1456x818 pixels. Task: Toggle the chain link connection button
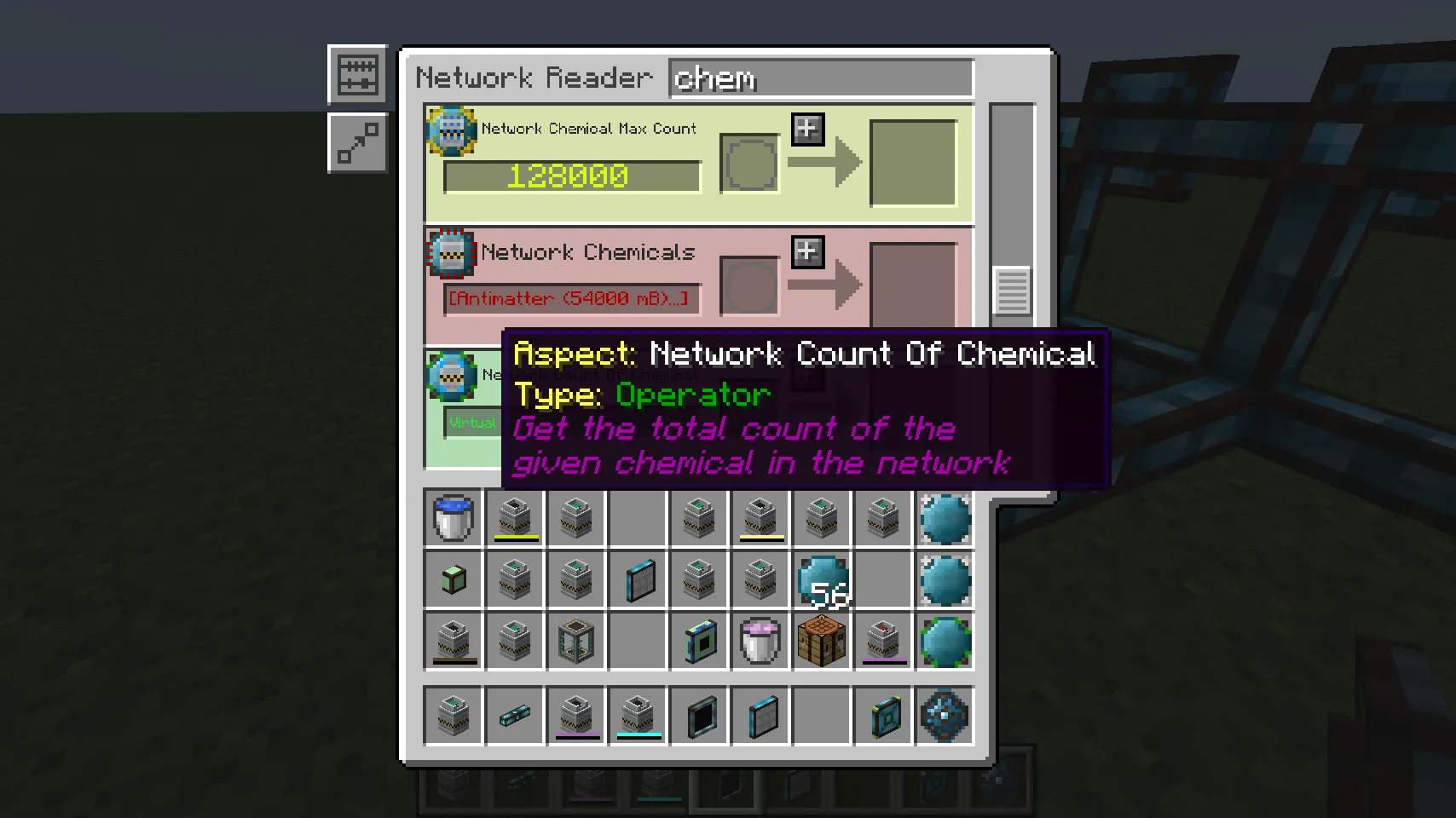click(357, 142)
